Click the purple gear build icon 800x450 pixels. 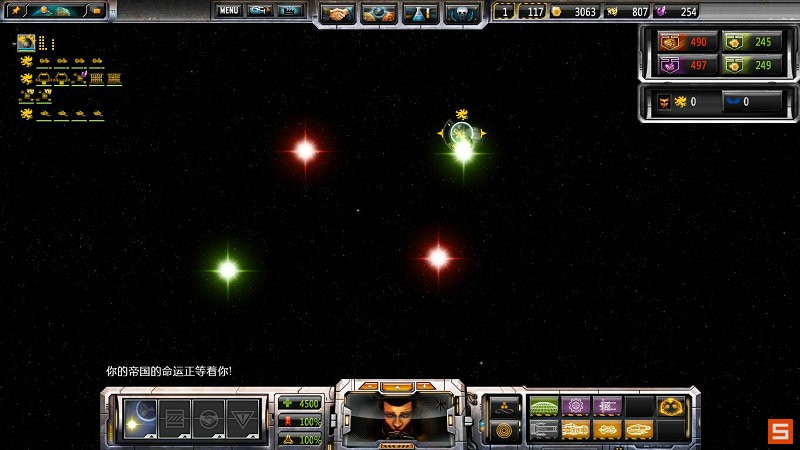(575, 406)
